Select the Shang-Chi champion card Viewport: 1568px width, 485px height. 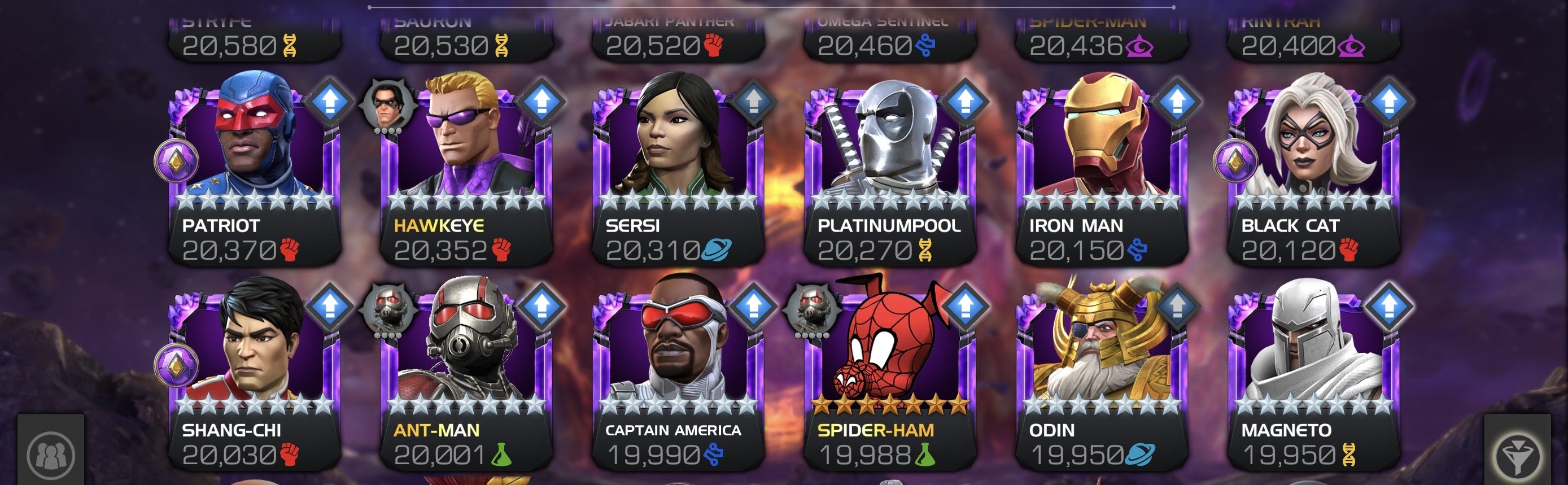[254, 375]
